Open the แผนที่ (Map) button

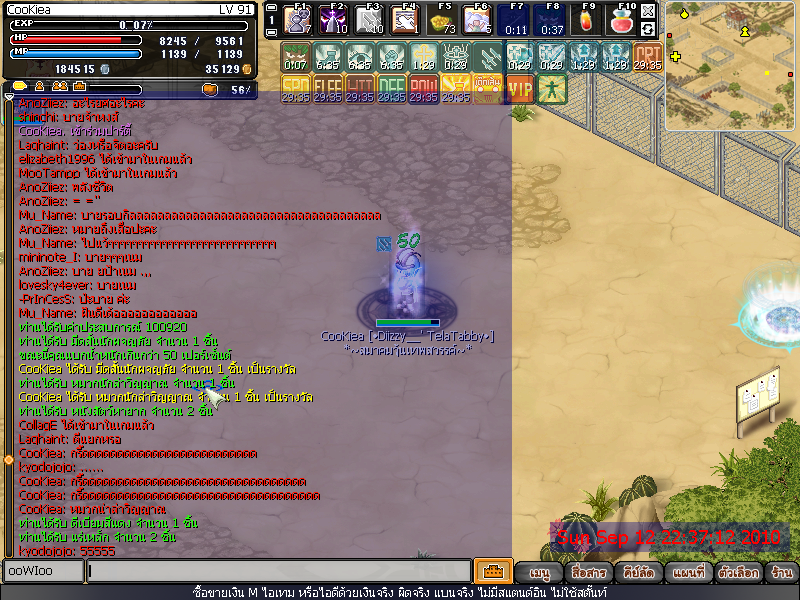[x=688, y=573]
